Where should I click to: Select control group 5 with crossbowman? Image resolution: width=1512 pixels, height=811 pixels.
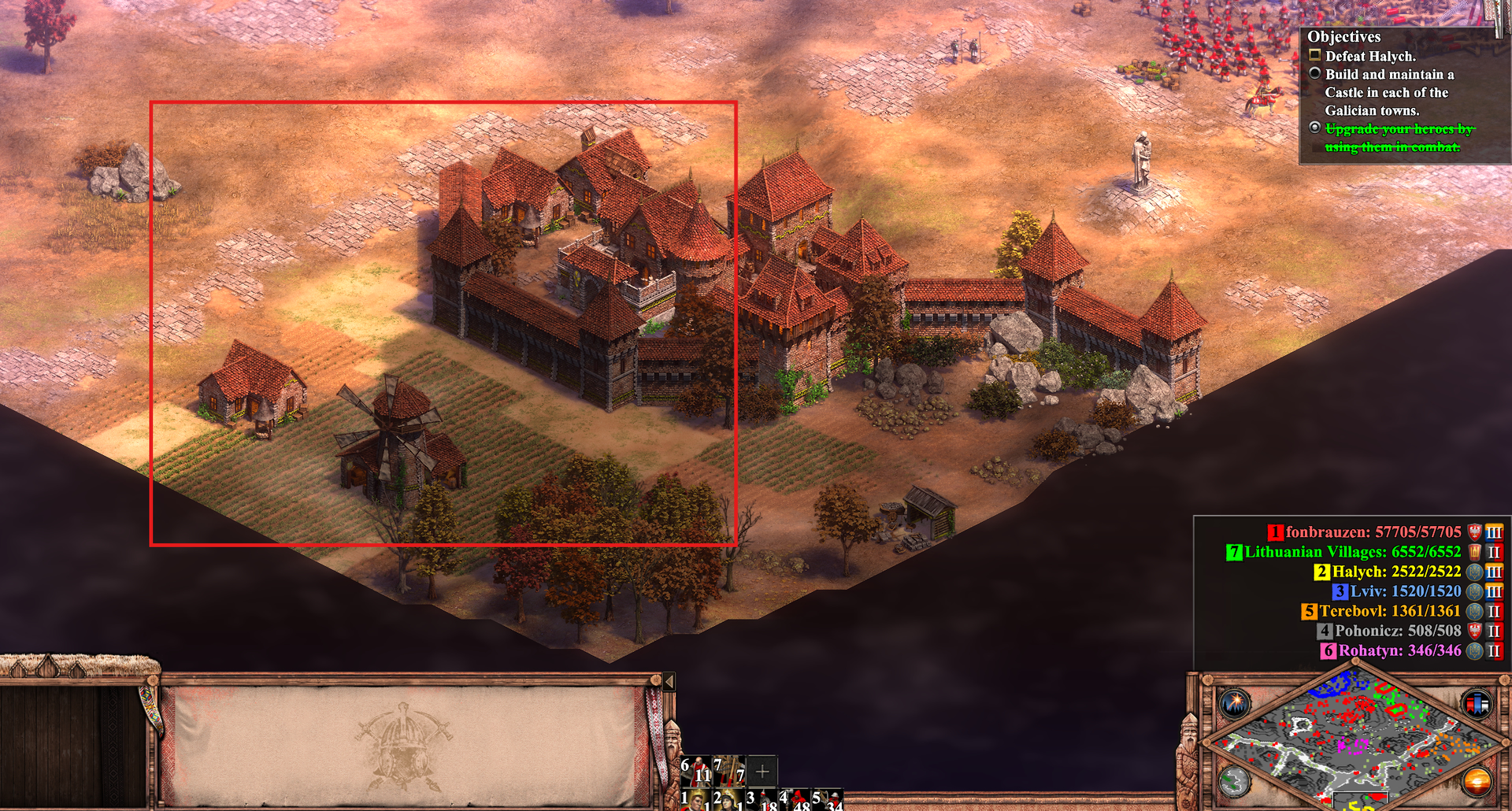[828, 802]
